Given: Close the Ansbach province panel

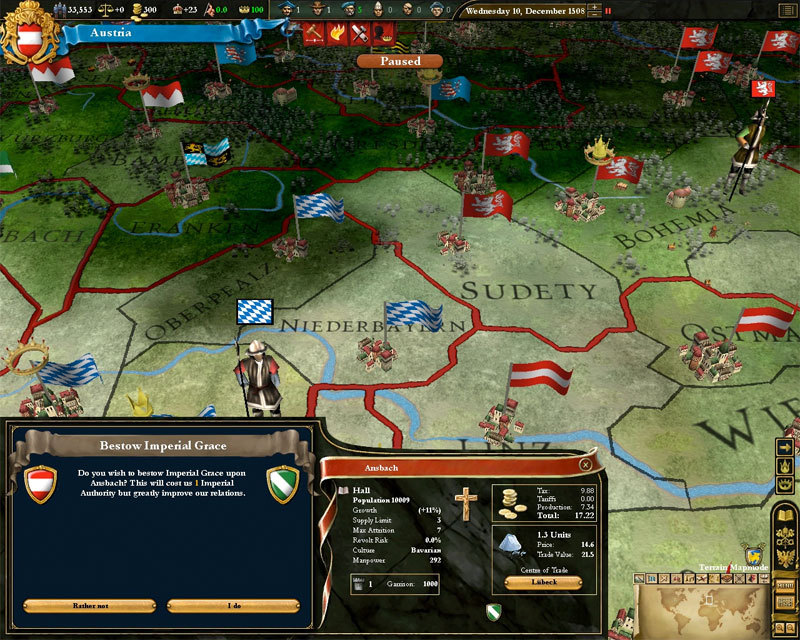Looking at the screenshot, I should [x=587, y=465].
